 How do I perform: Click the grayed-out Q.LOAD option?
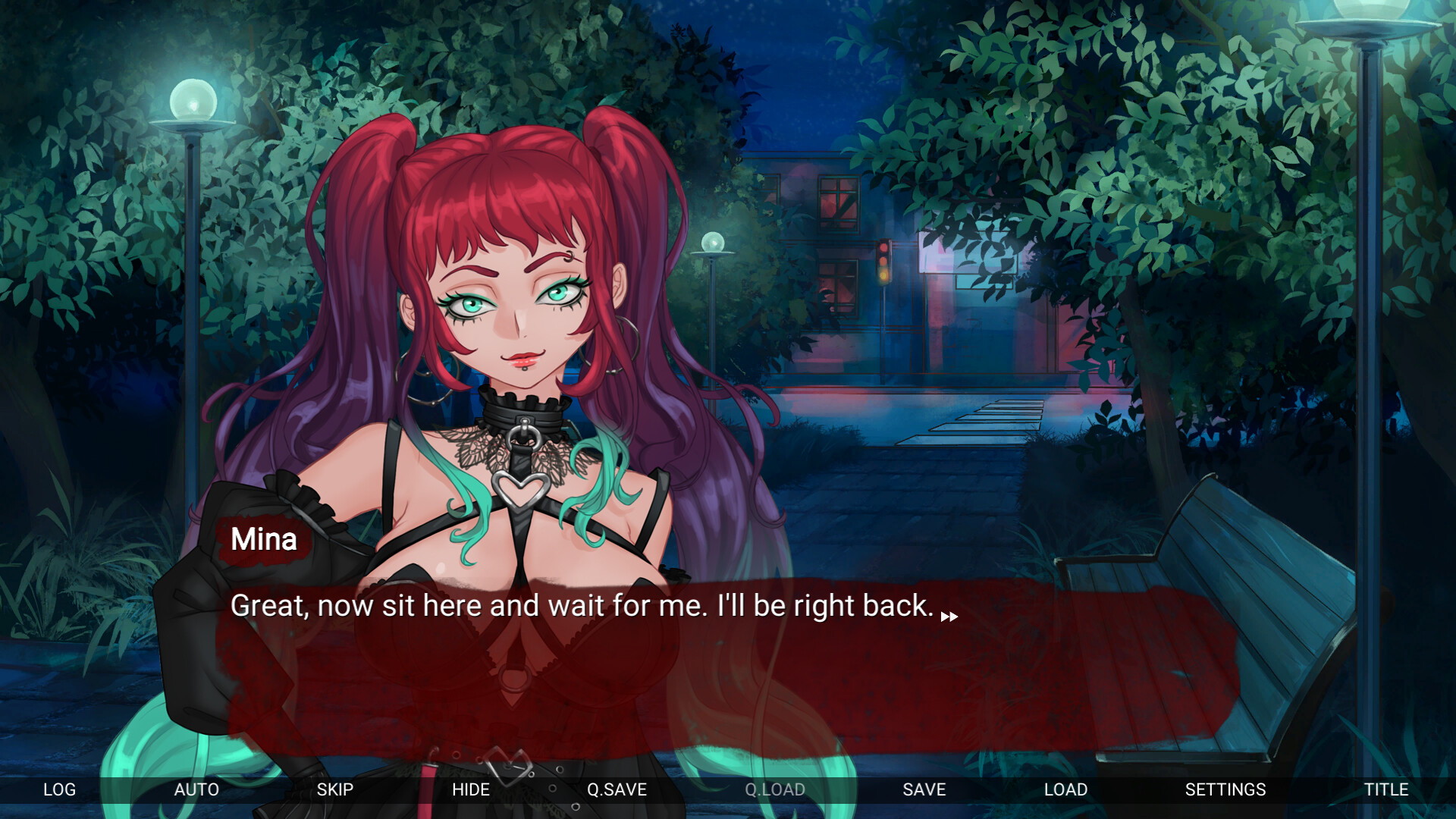[774, 789]
